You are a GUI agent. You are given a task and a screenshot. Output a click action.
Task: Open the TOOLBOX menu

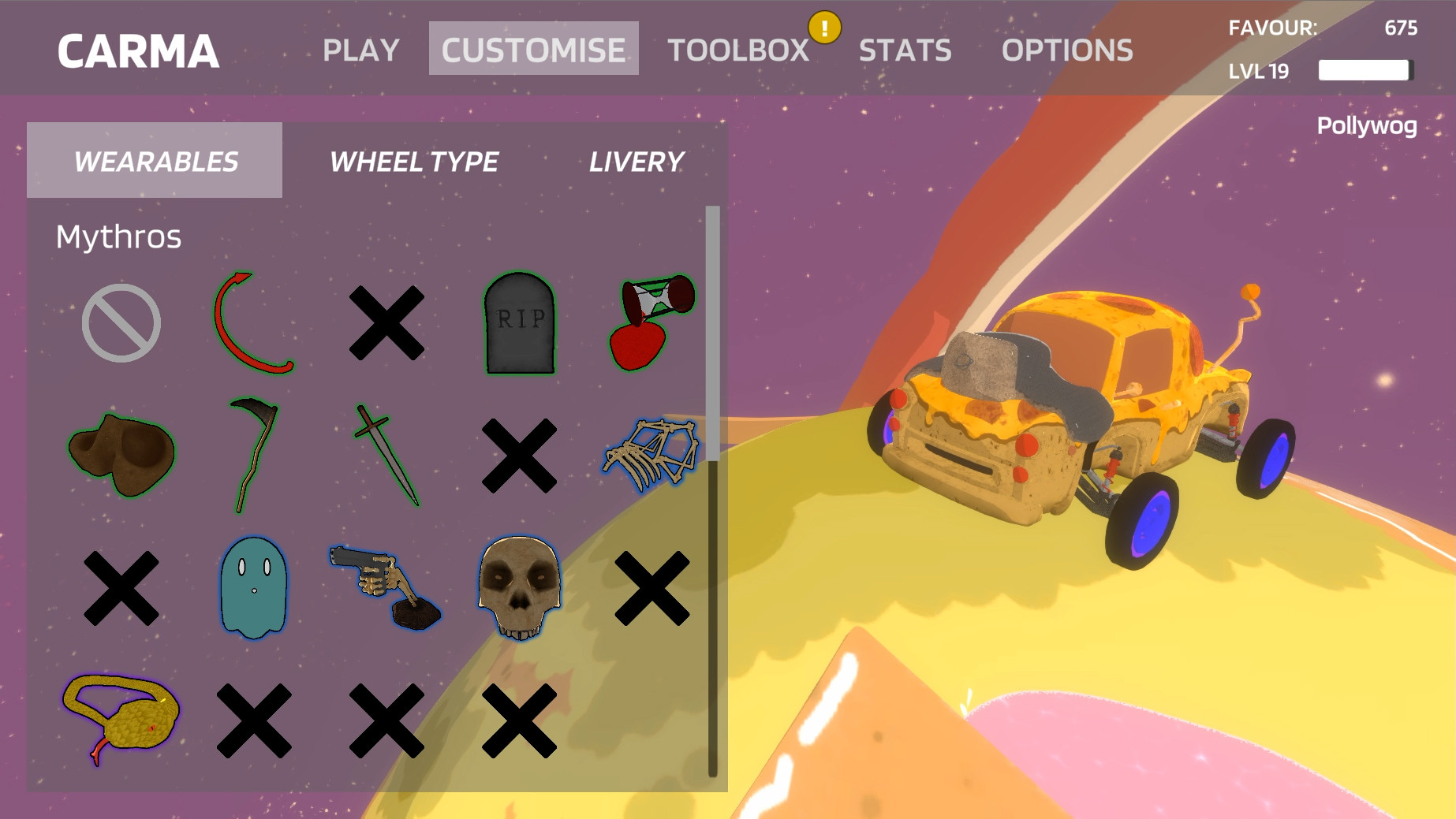click(x=737, y=50)
